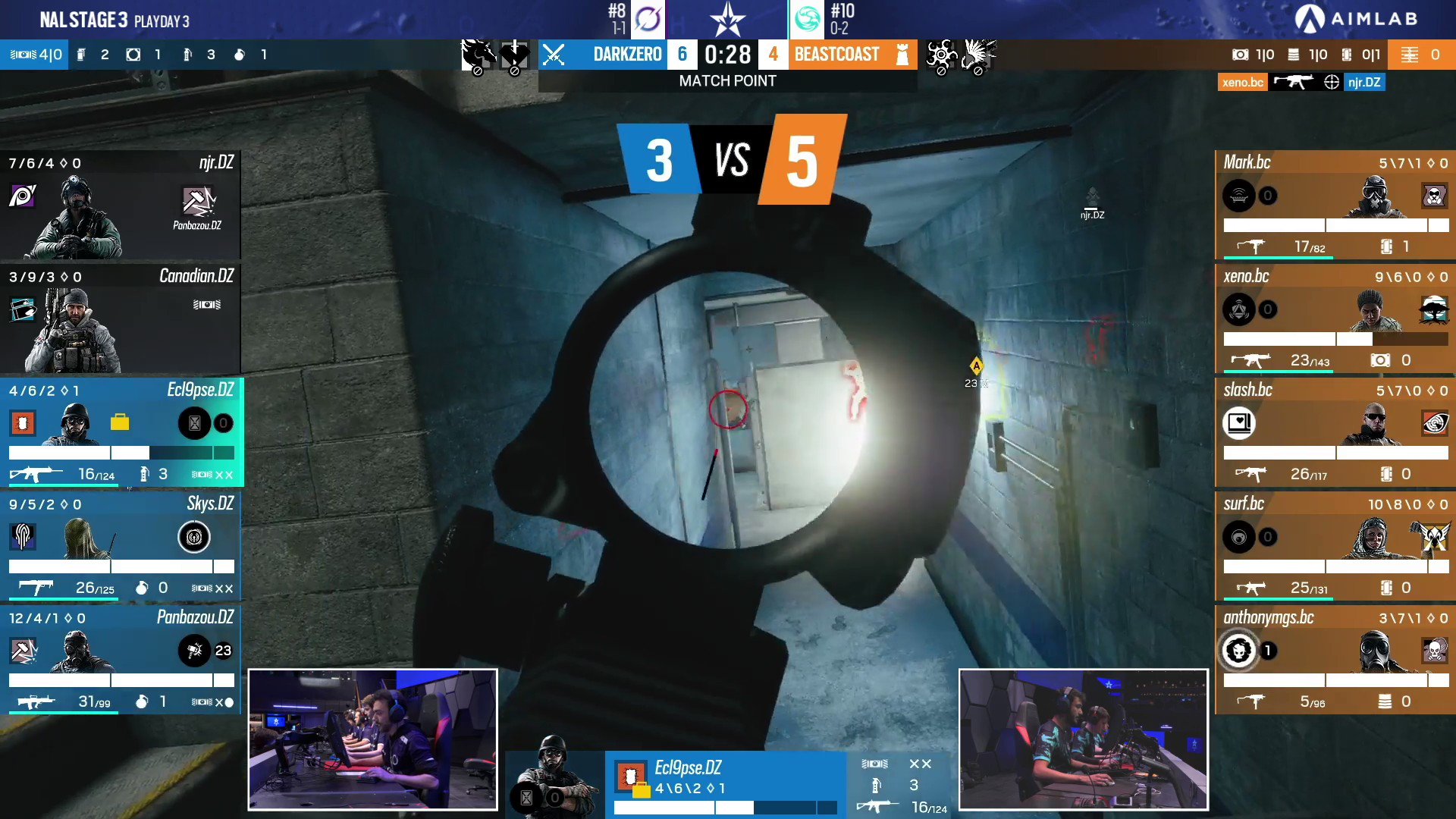The width and height of the screenshot is (1456, 819).
Task: Click Mark.bc's gas mask operator portrait
Action: point(1379,197)
